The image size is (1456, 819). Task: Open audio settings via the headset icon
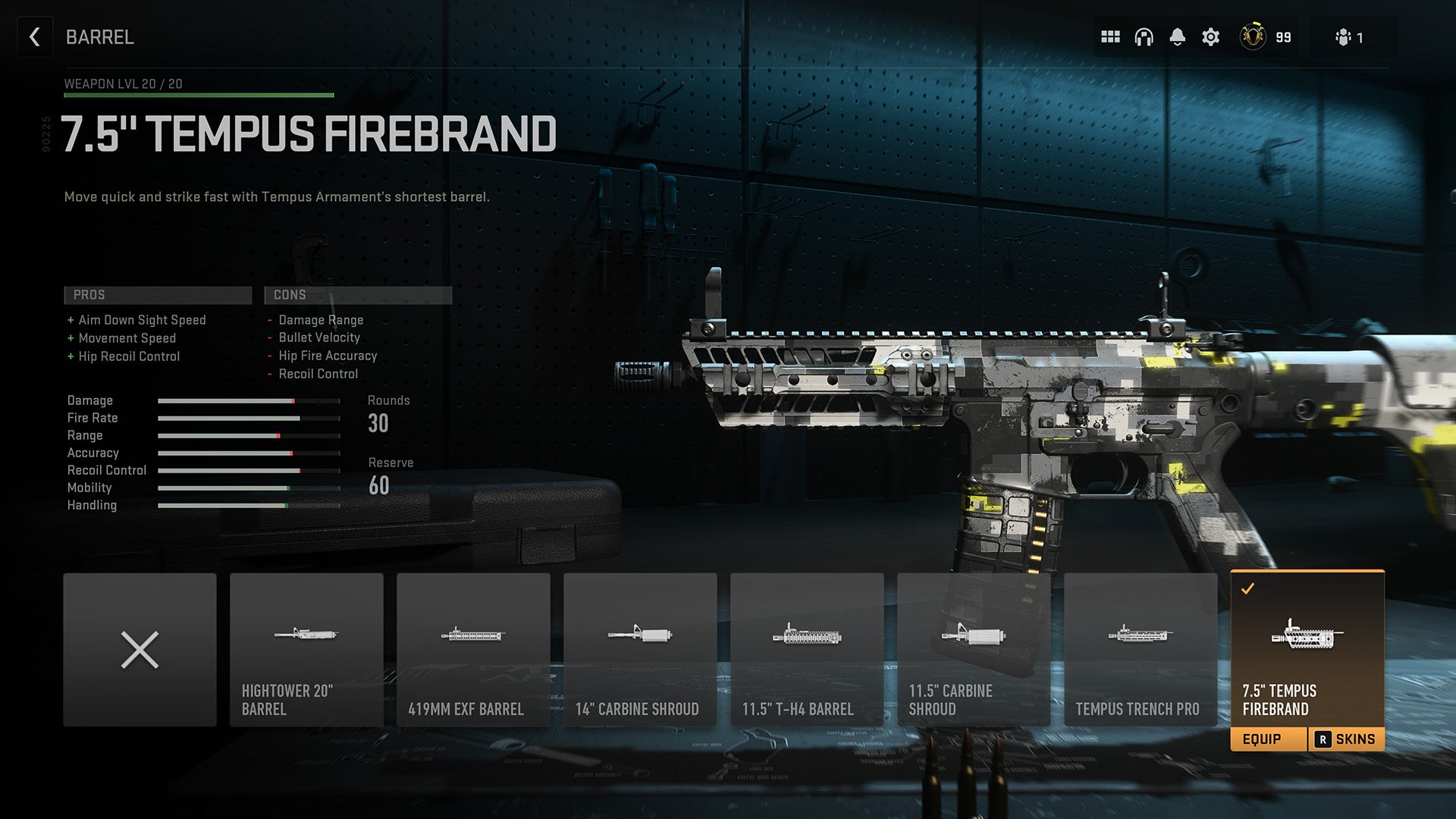pos(1144,36)
